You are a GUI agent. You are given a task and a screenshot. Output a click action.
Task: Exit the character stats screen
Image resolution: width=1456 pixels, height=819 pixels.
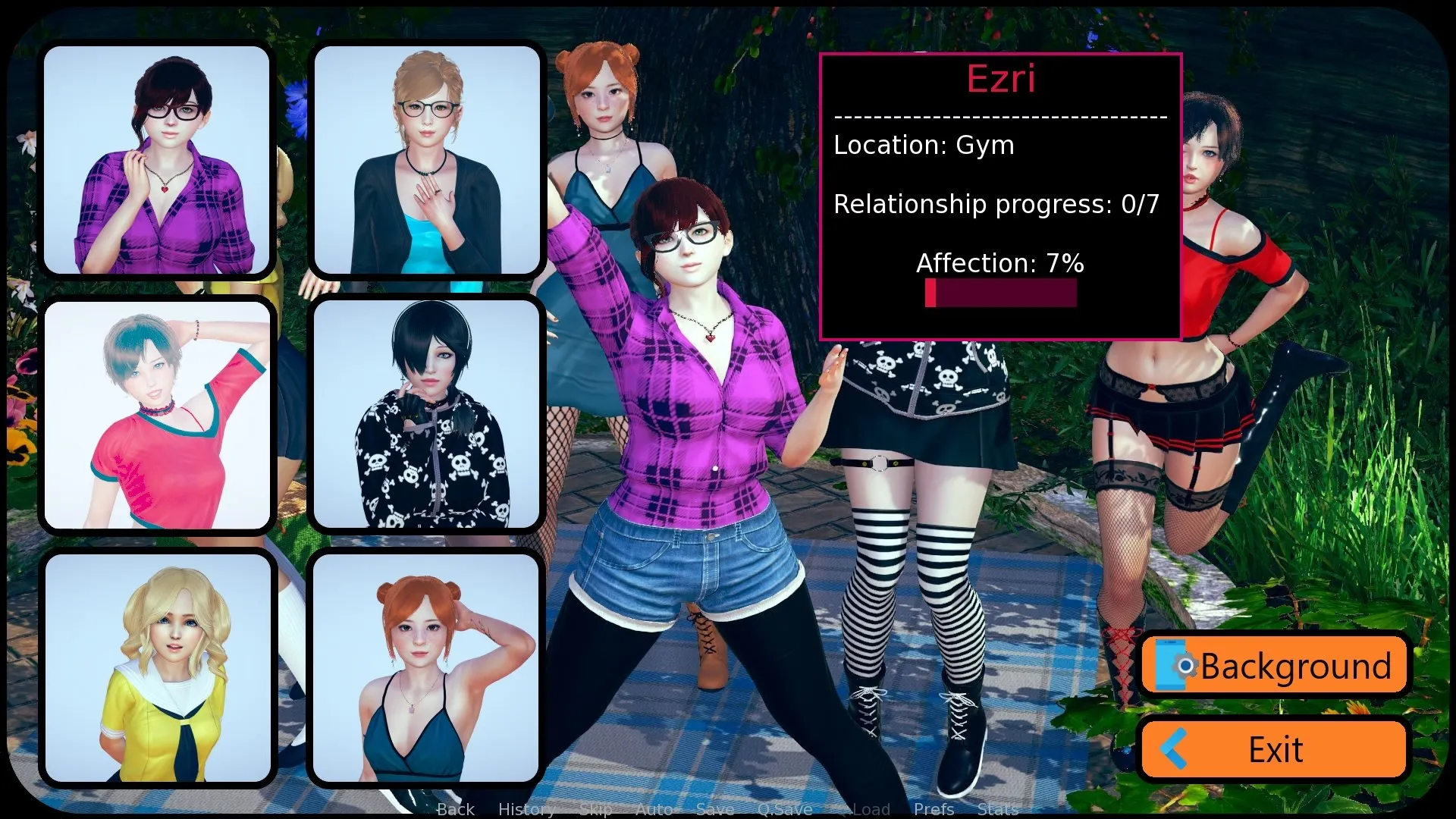1275,749
